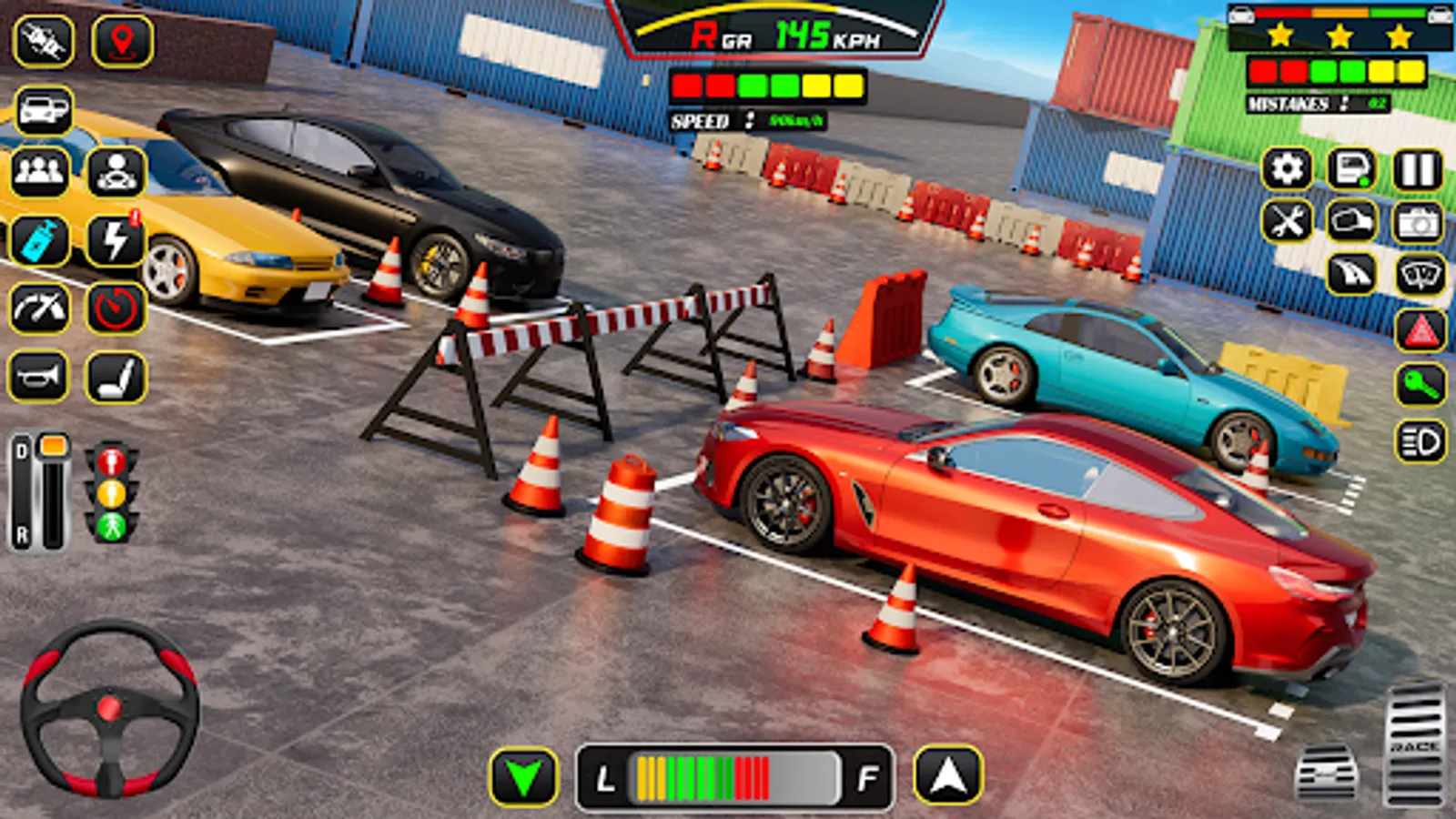Screen dimensions: 1456x819
Task: Open the three-person passengers icon
Action: point(39,171)
